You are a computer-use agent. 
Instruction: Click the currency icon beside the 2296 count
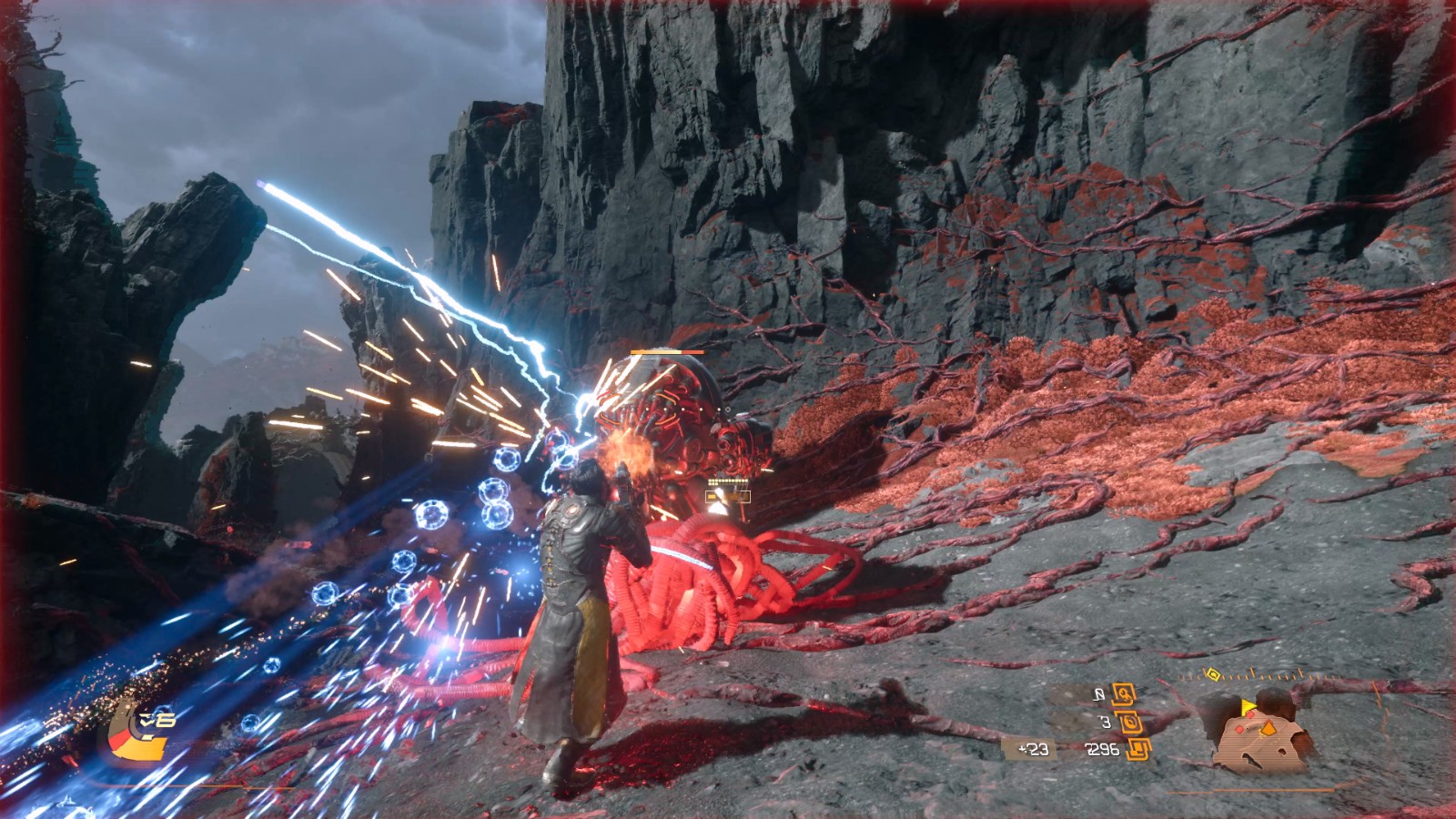1138,749
